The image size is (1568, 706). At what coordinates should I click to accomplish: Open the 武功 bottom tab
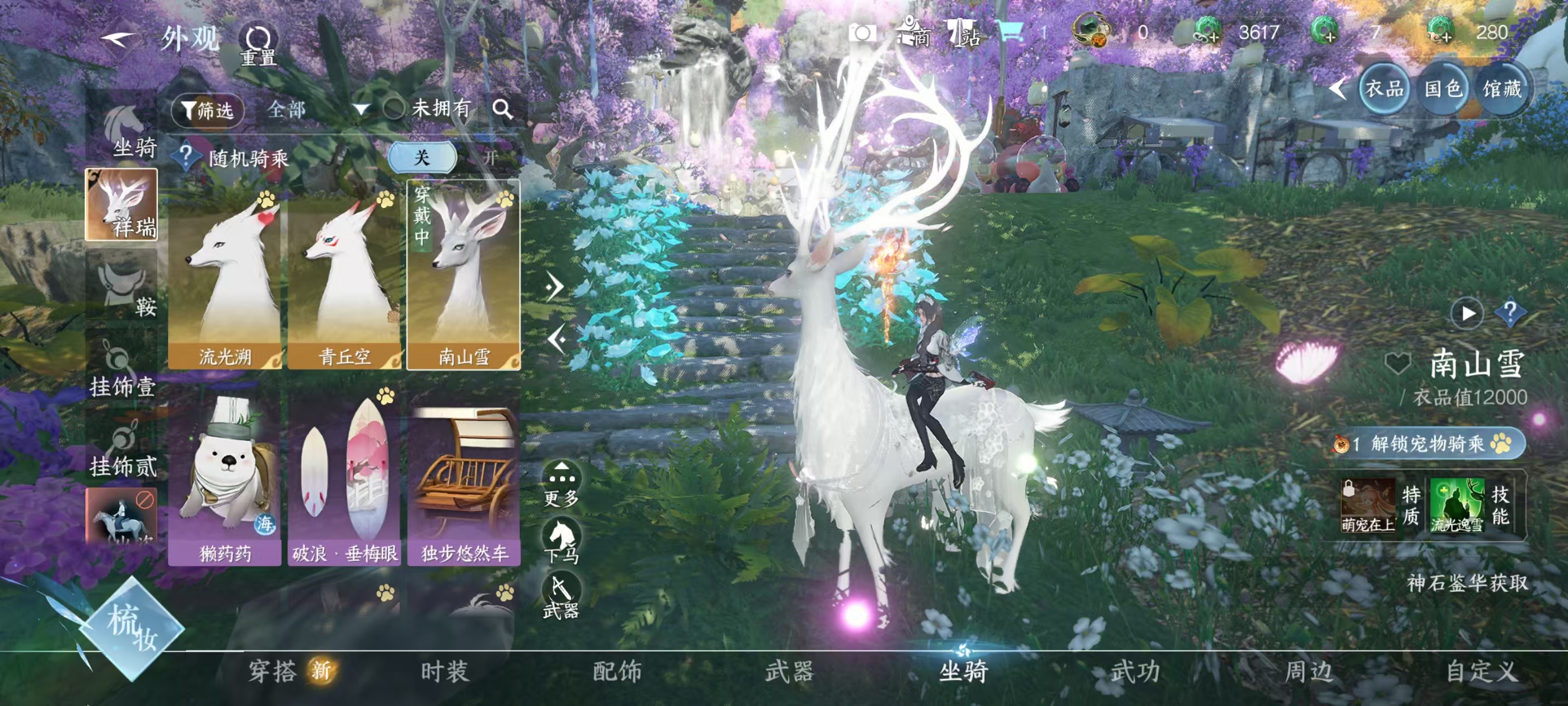(1135, 671)
